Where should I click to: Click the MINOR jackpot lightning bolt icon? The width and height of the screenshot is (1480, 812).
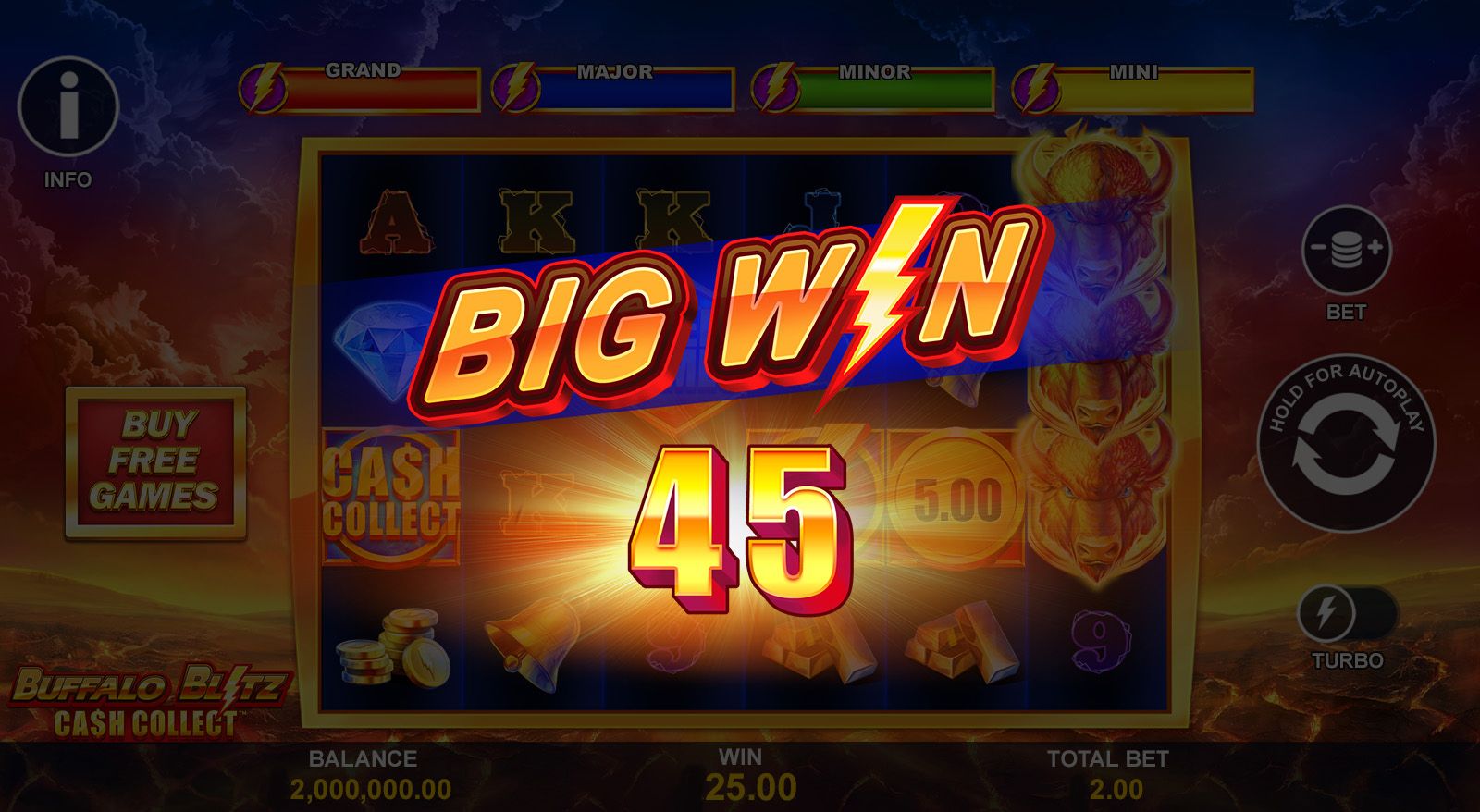coord(774,87)
